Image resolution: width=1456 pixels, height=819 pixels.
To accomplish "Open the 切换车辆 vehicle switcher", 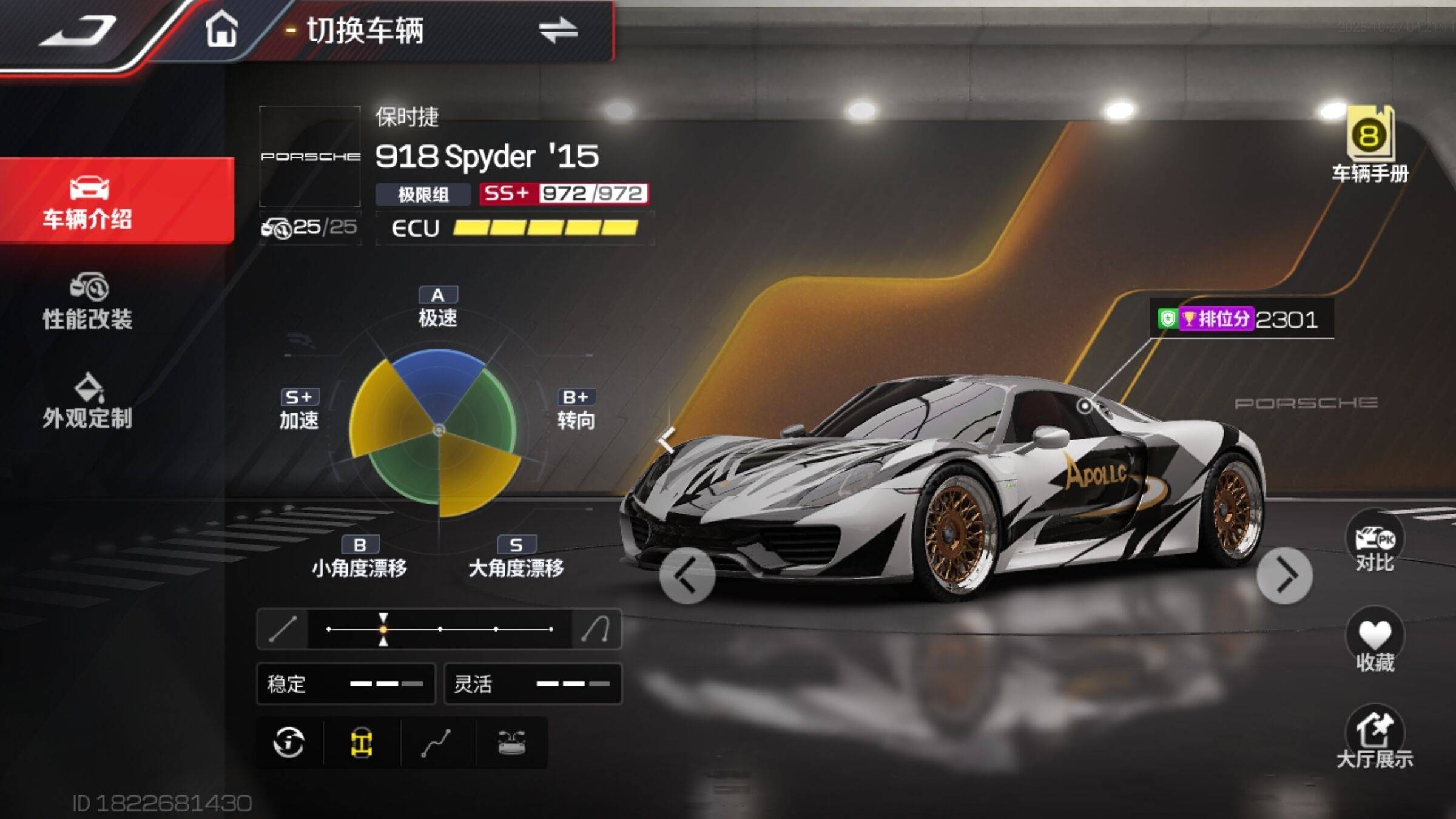I will (558, 30).
